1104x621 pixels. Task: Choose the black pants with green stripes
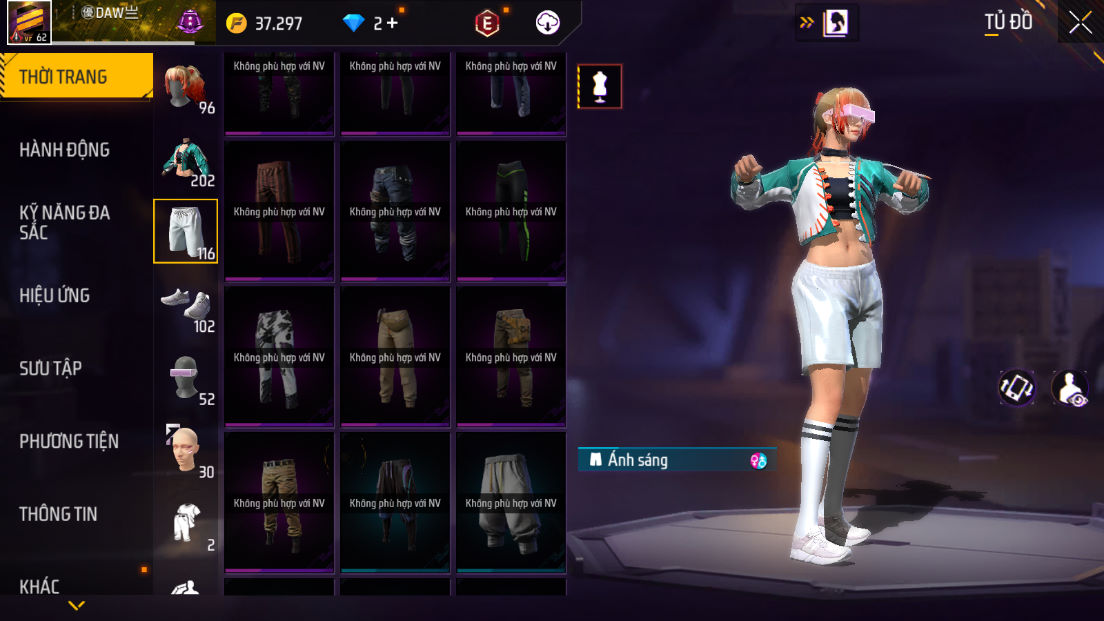[x=511, y=211]
